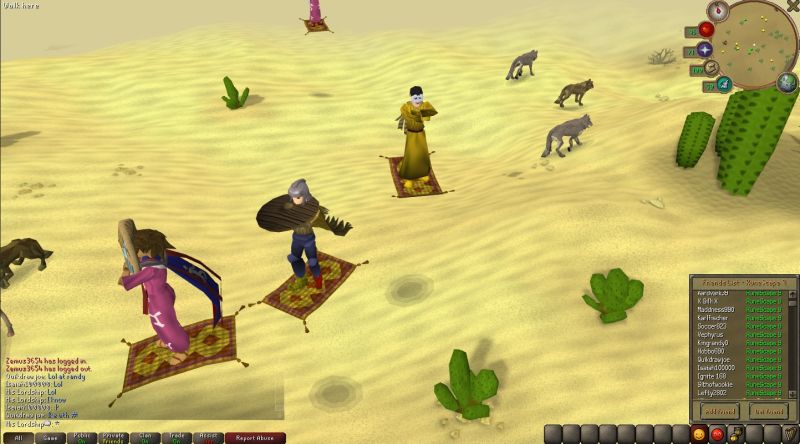Switch to the Game chat tab

[50, 438]
